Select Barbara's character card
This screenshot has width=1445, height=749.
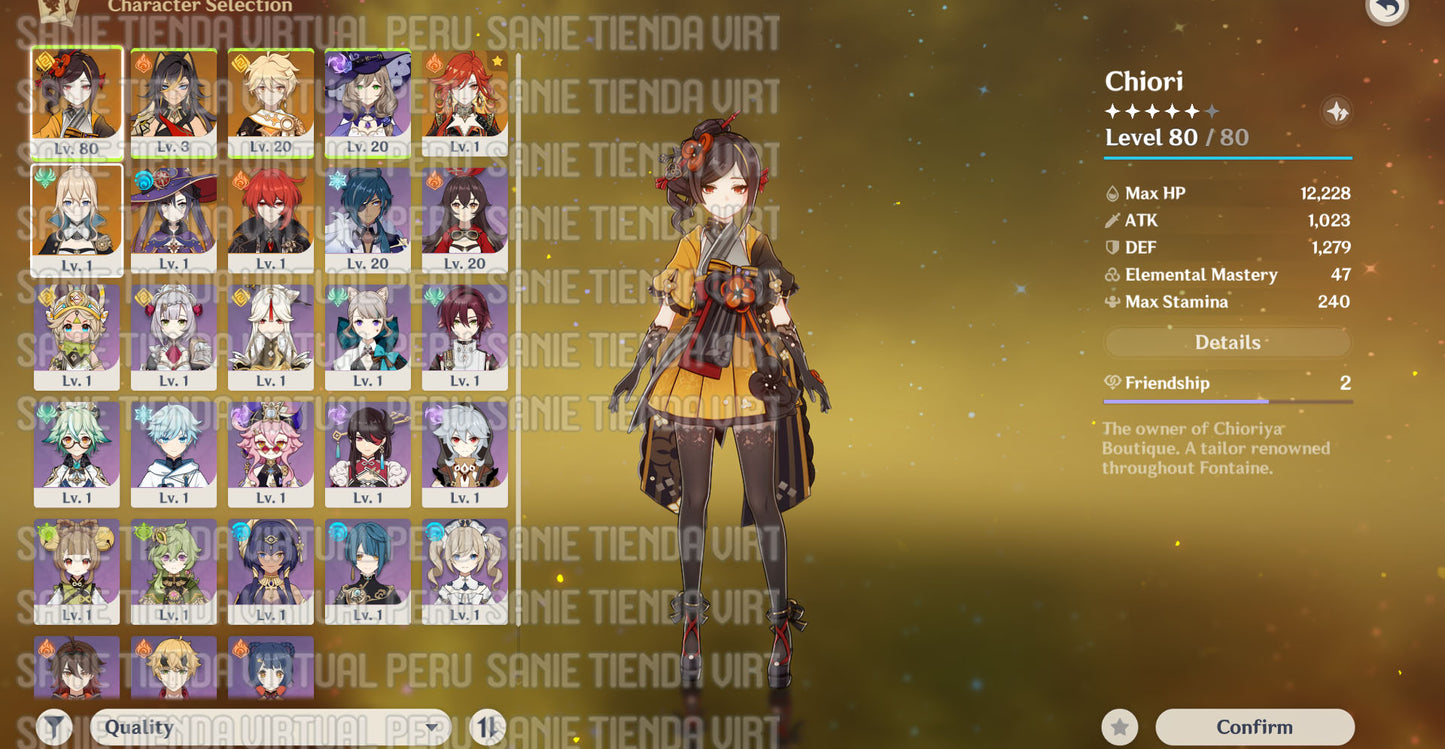pyautogui.click(x=465, y=571)
